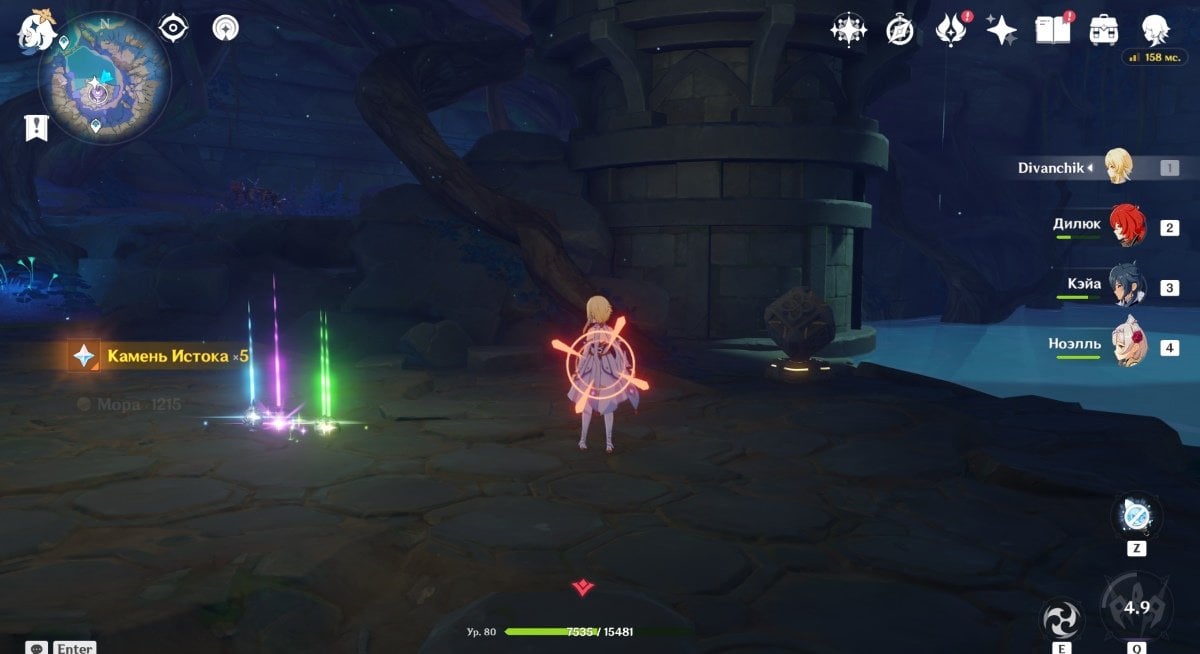Click the round beacon icon beside the eye

[226, 28]
